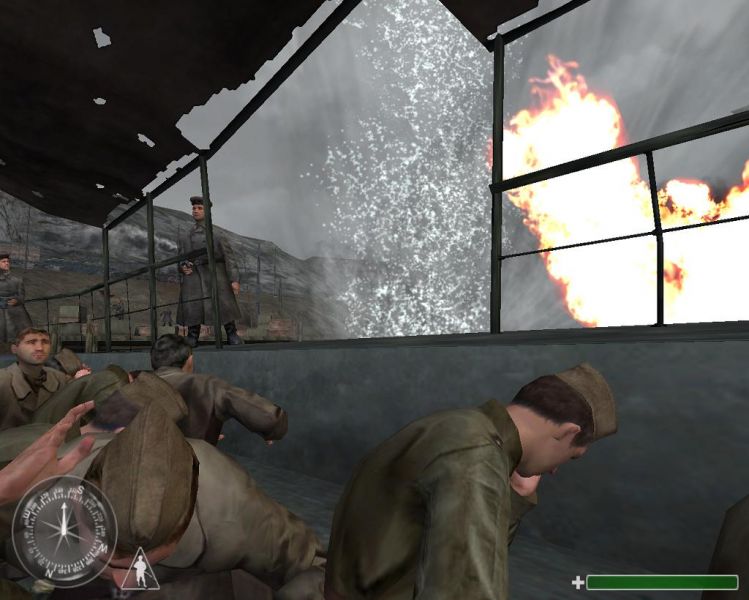Select the standing soldier stance indicator
Screen dimensions: 749x600
click(x=142, y=571)
